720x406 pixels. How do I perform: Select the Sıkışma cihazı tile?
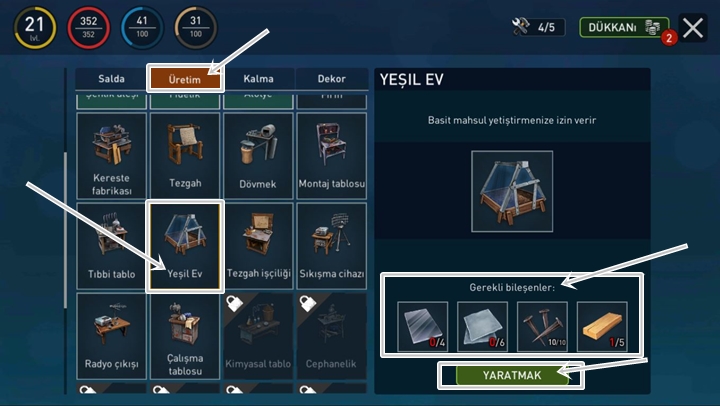pos(331,245)
